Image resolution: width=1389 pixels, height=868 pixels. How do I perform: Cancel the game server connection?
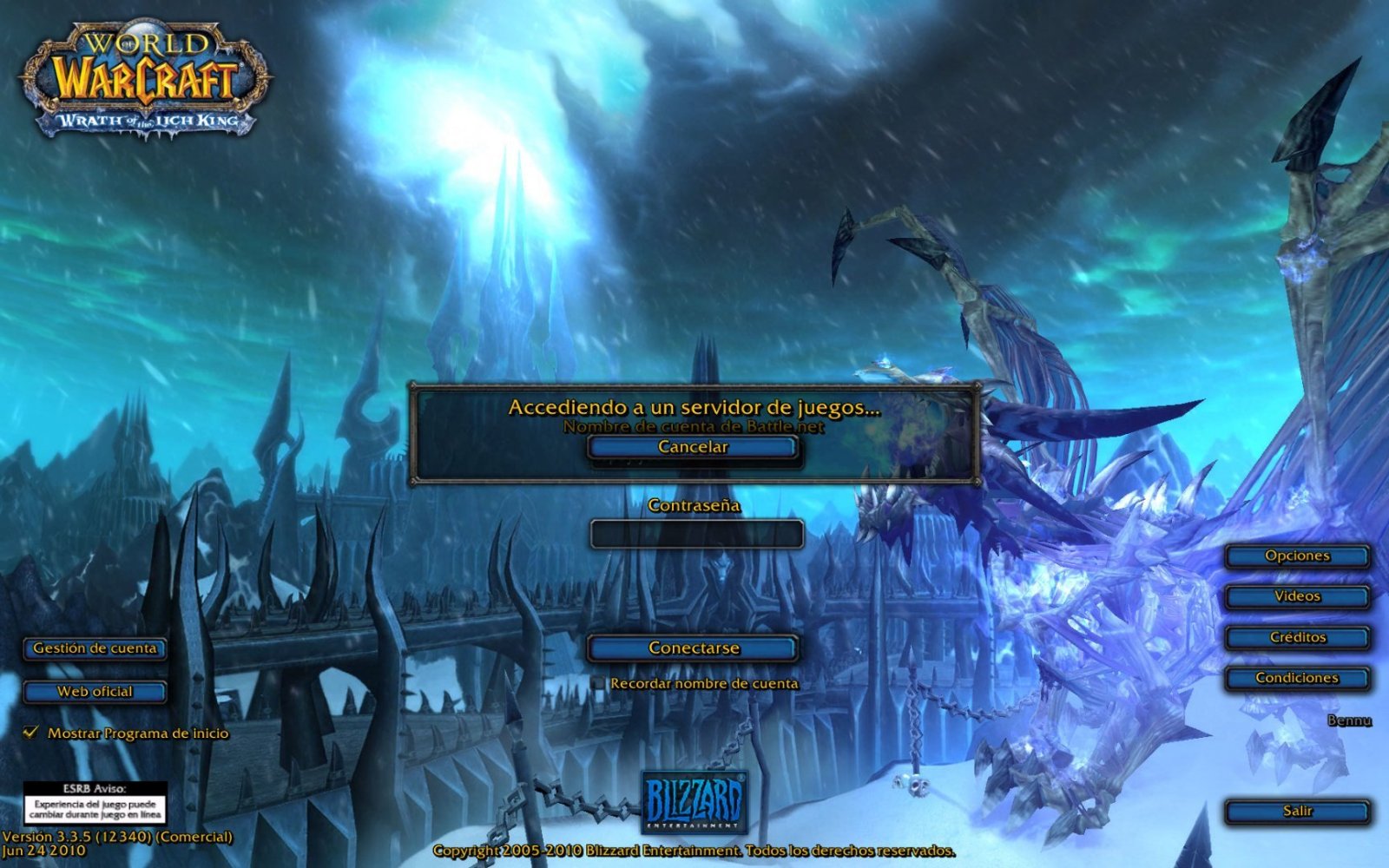coord(692,446)
